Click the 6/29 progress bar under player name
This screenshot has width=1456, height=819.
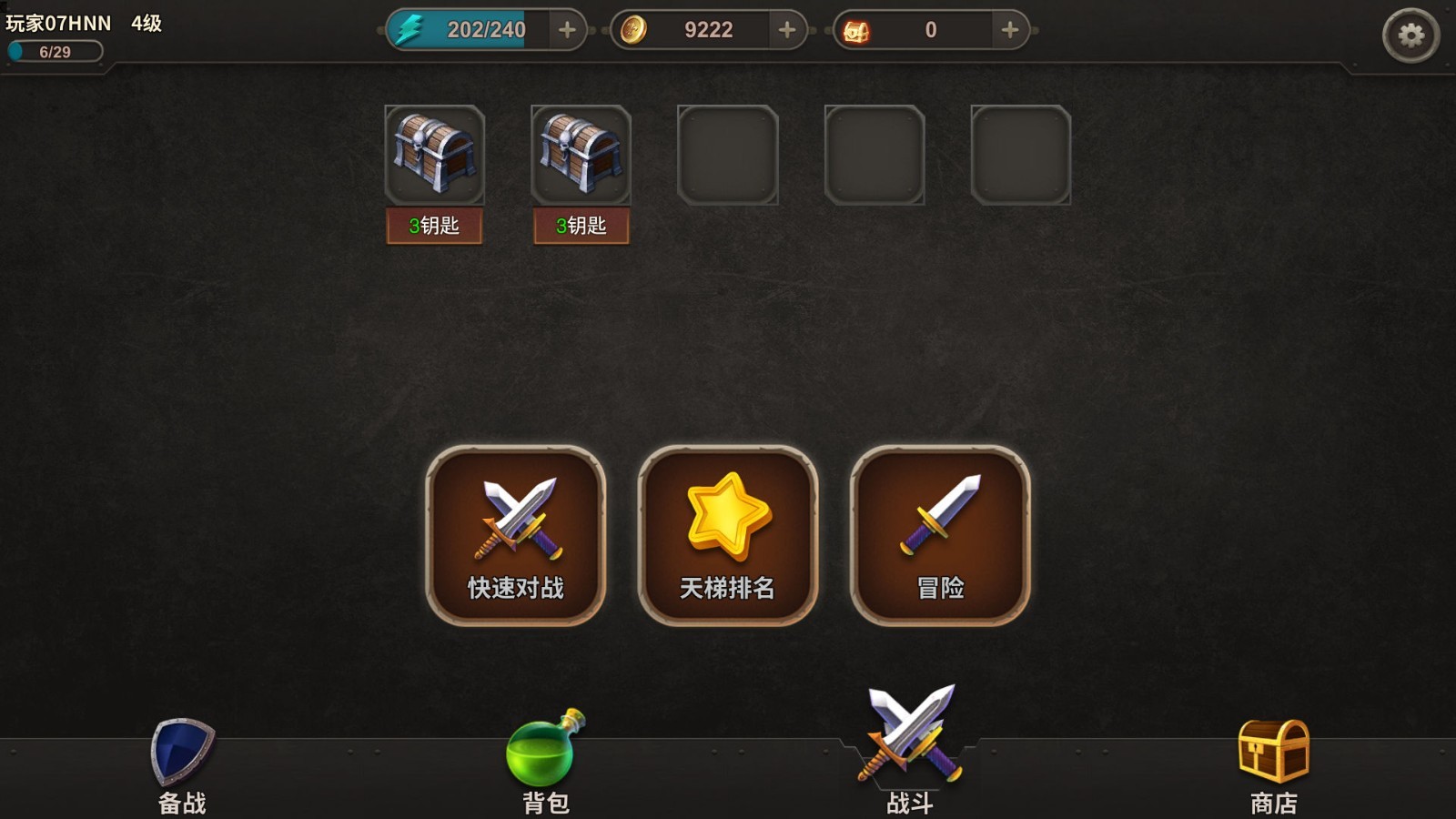[53, 52]
